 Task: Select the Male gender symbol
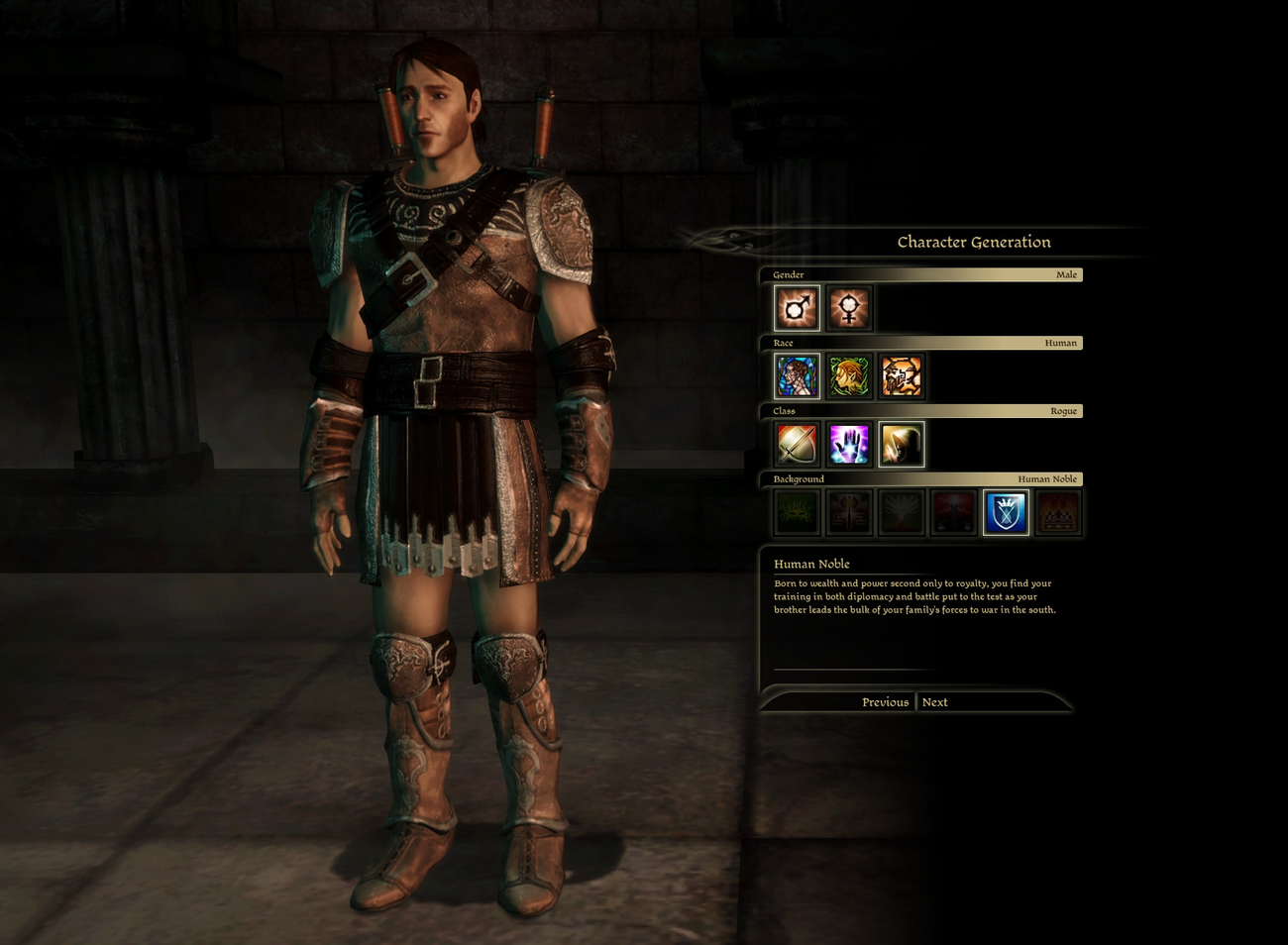796,307
